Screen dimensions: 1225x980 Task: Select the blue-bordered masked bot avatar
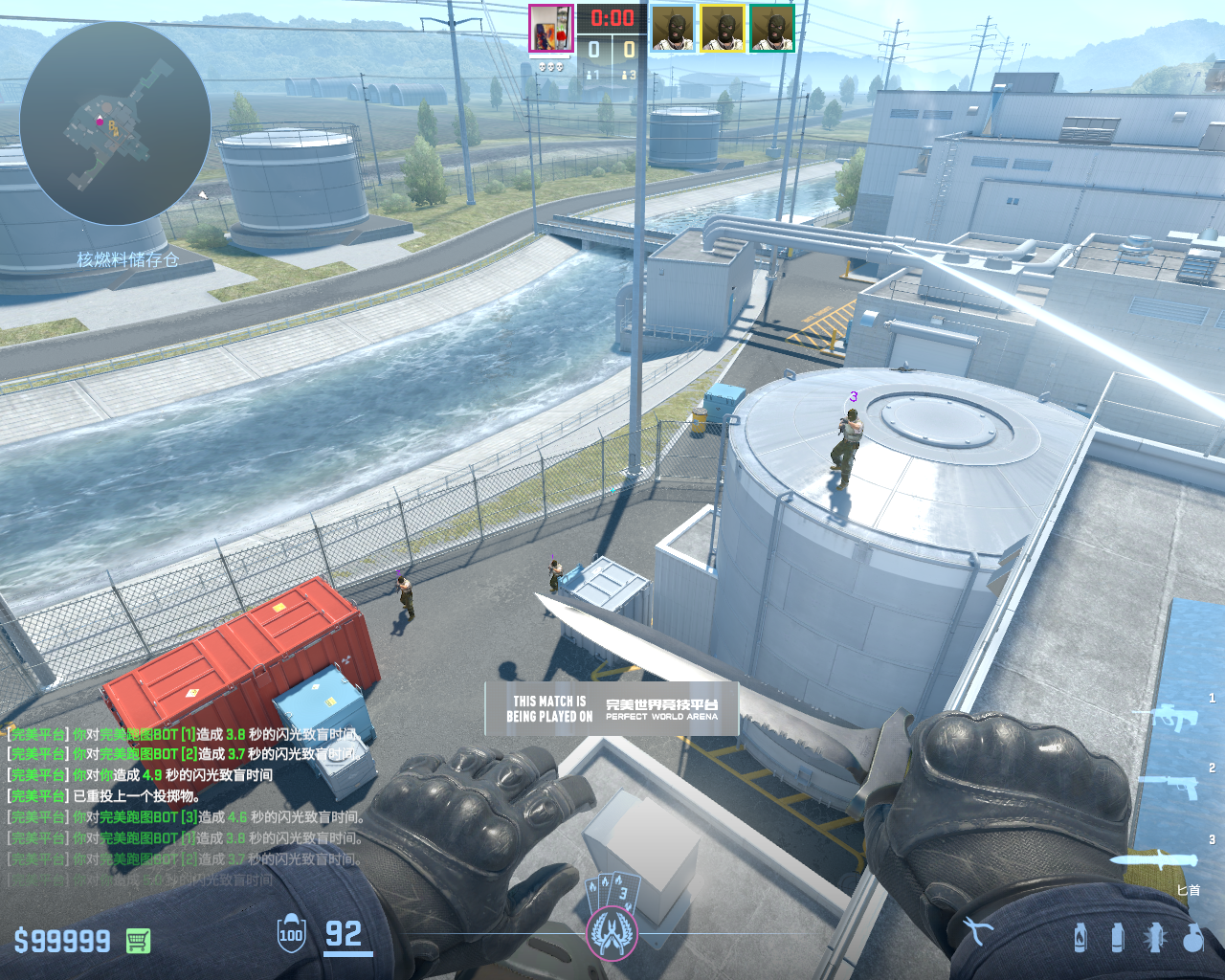coord(673,29)
